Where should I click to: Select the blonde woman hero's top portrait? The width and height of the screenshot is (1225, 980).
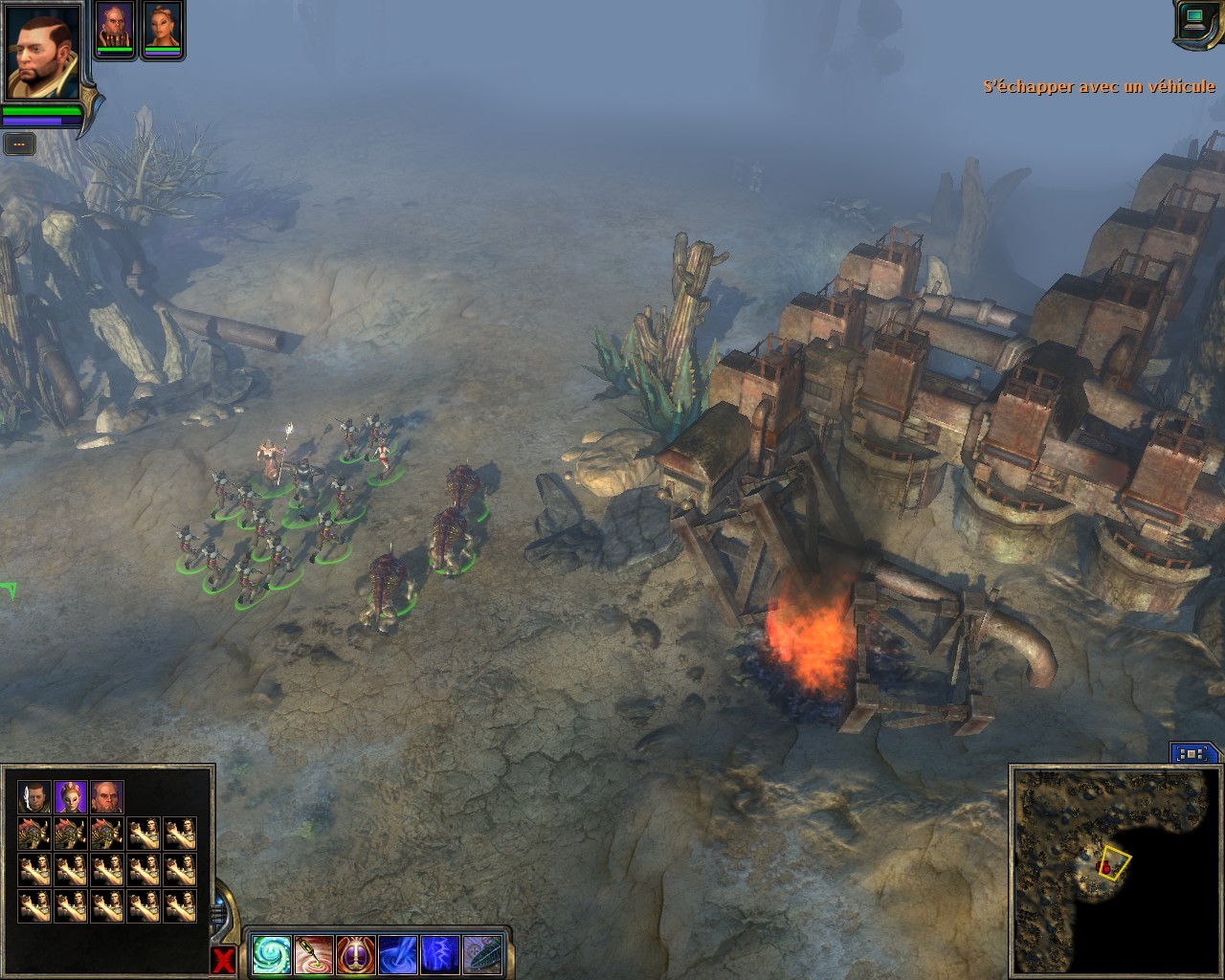click(x=162, y=27)
